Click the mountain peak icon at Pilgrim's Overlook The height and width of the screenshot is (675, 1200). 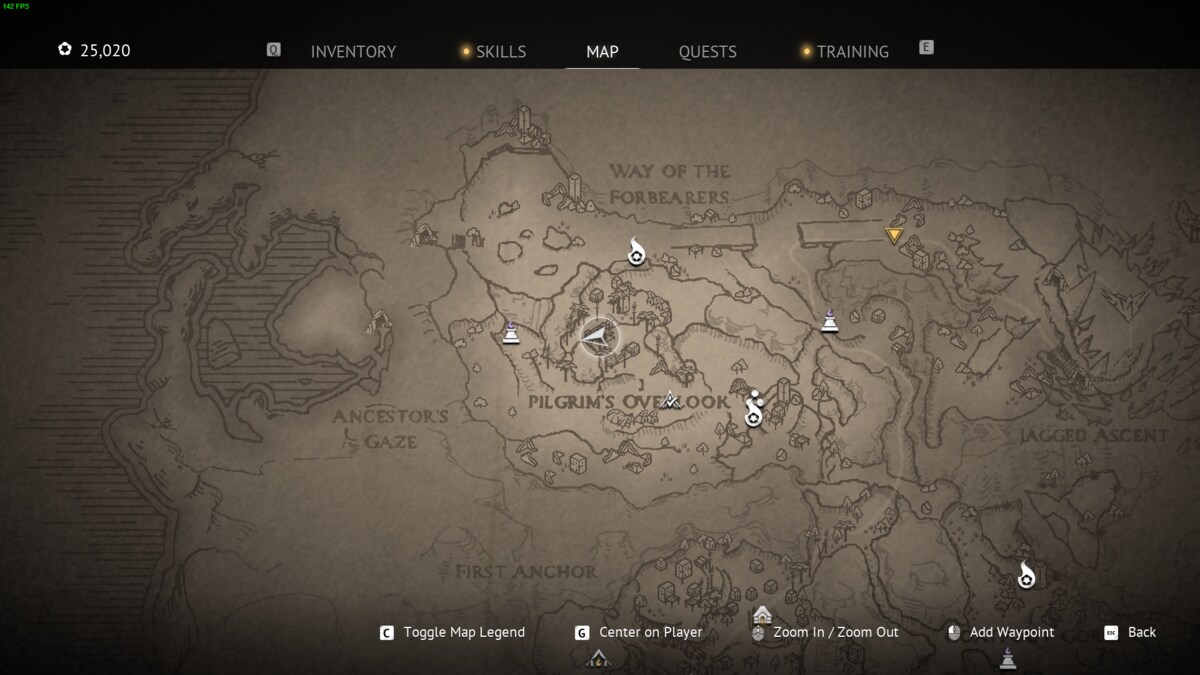click(671, 400)
